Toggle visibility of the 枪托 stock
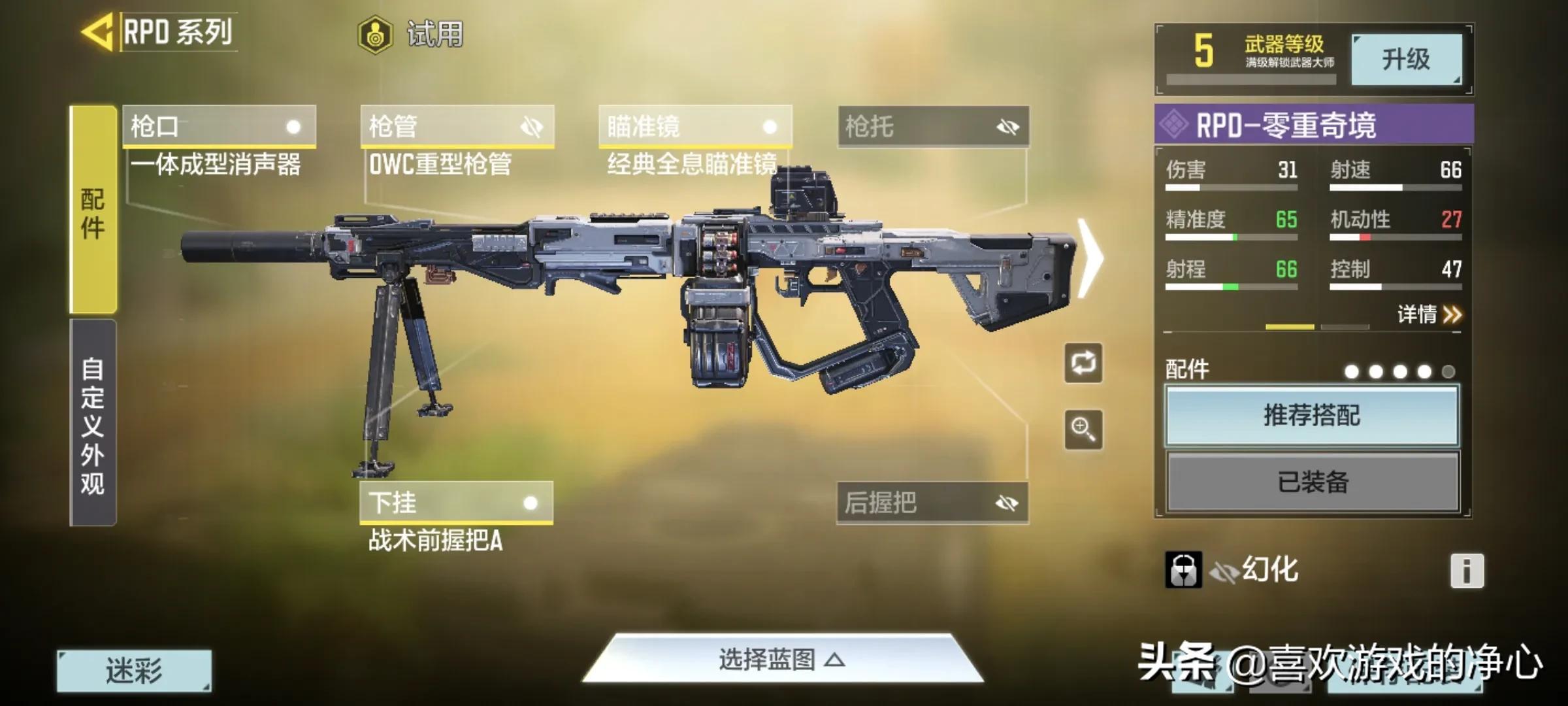The height and width of the screenshot is (706, 1568). click(x=1009, y=127)
